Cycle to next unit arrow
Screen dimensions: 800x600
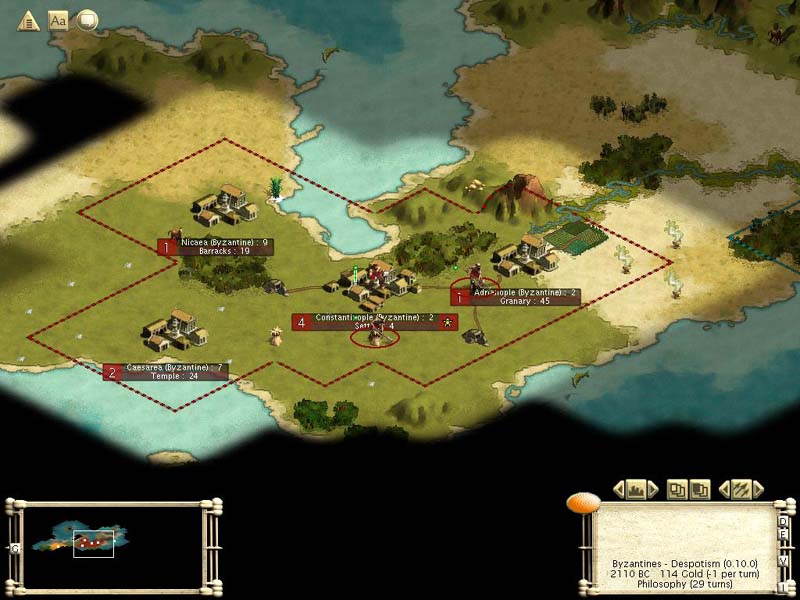(x=758, y=489)
